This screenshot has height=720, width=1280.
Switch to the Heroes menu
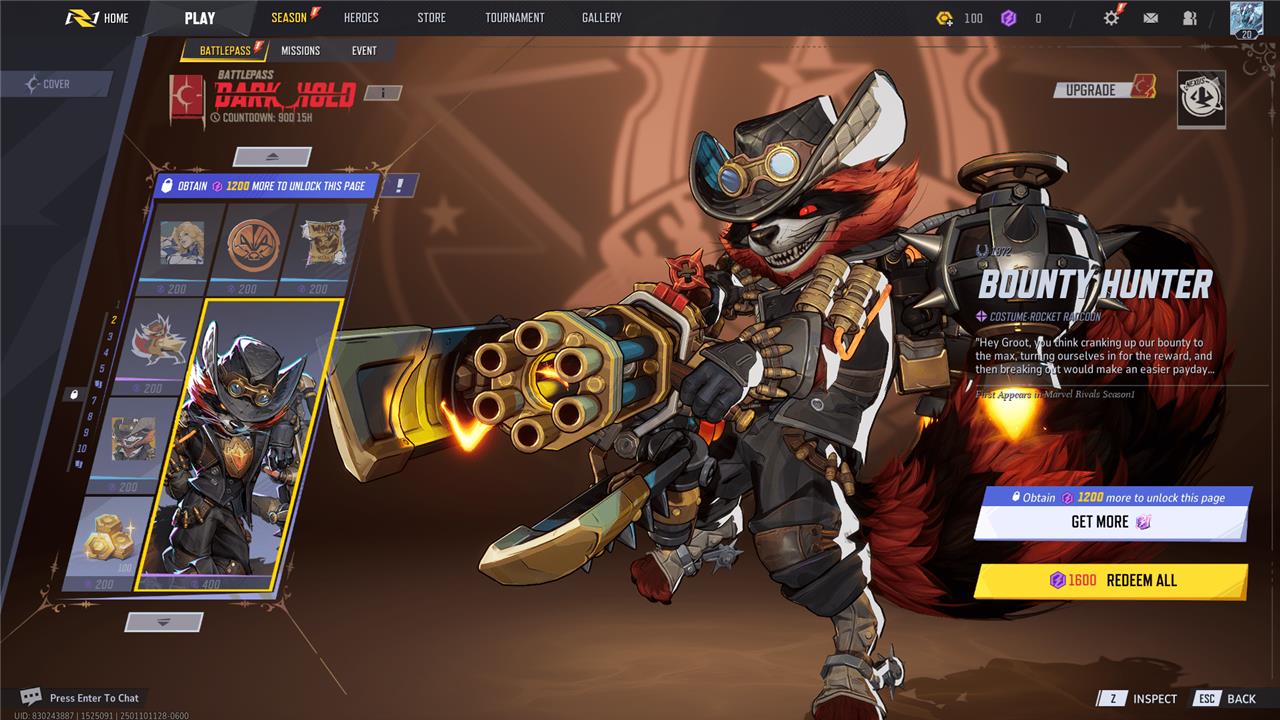tap(361, 18)
